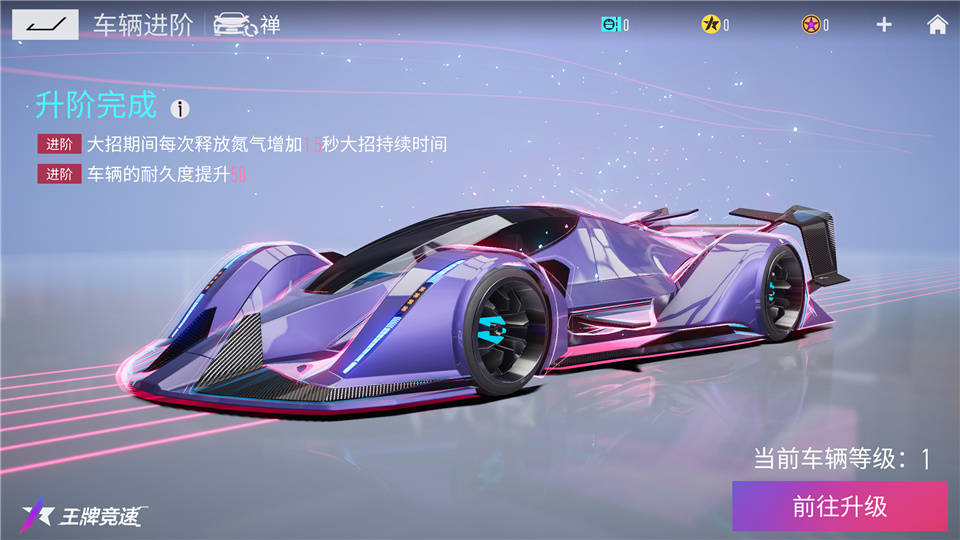Image resolution: width=960 pixels, height=540 pixels.
Task: Return home via the house icon
Action: [x=937, y=25]
